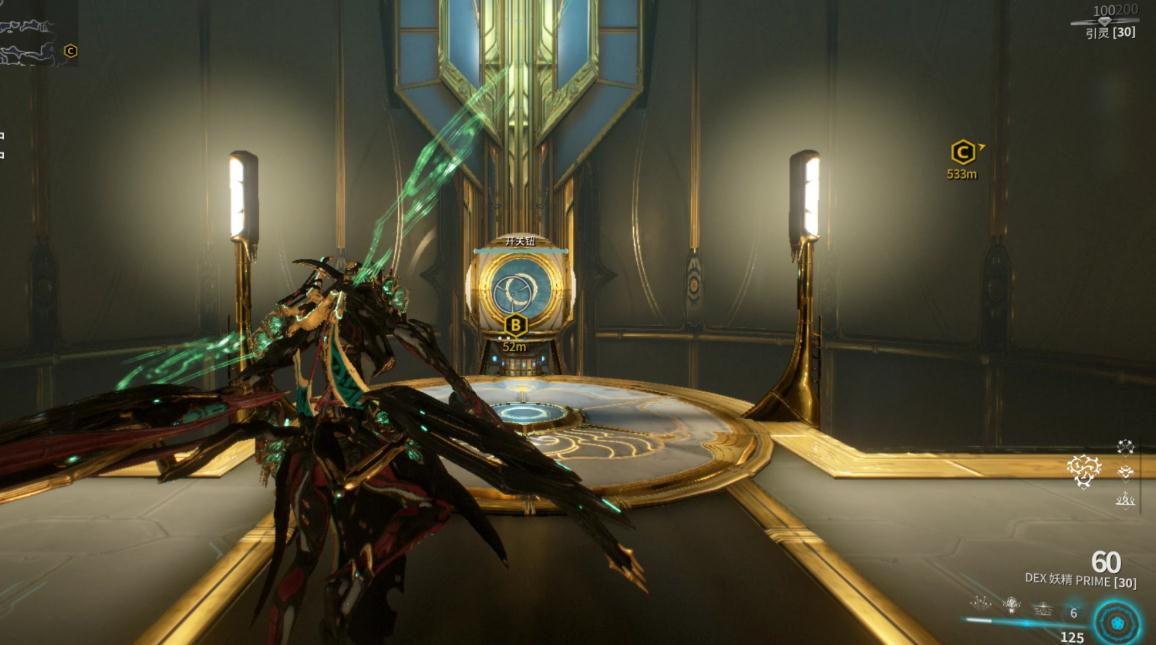Use the third ability in the bottom row
1156x645 pixels.
coord(1043,607)
